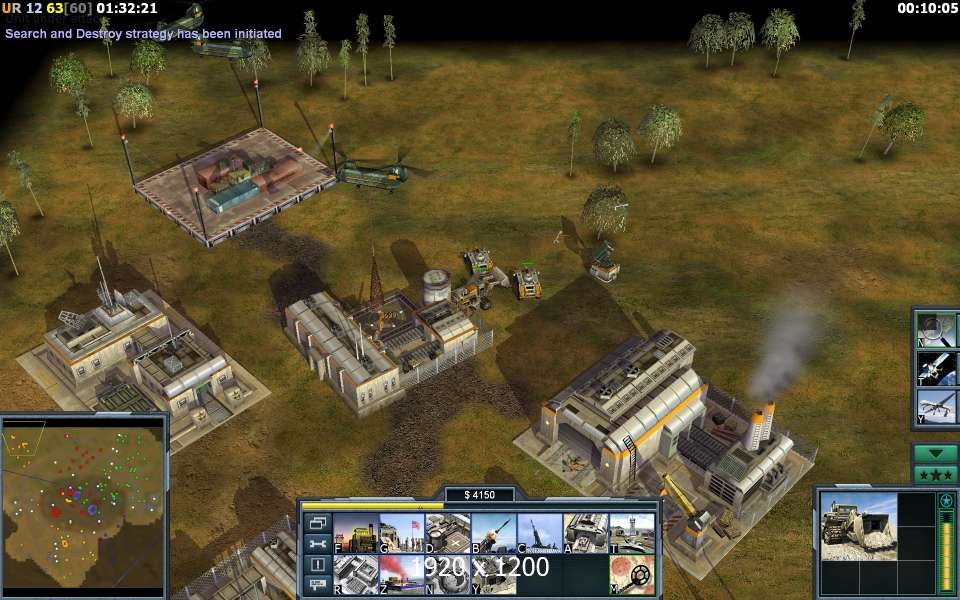This screenshot has width=960, height=600.
Task: Click the signpost beacon button
Action: (318, 584)
